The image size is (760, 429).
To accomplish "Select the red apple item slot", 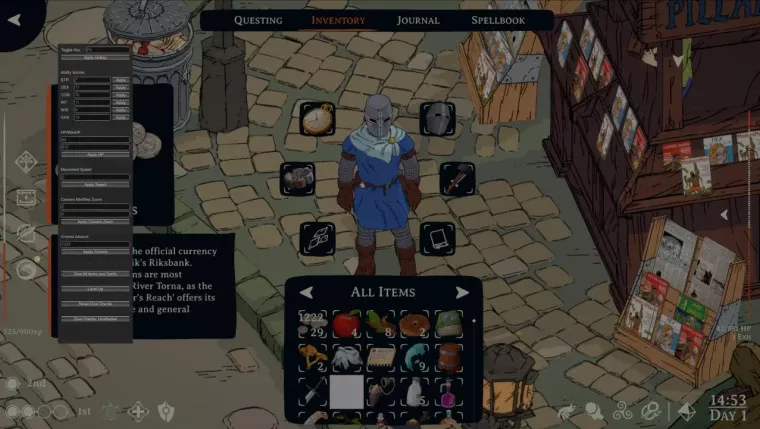I will pos(347,324).
